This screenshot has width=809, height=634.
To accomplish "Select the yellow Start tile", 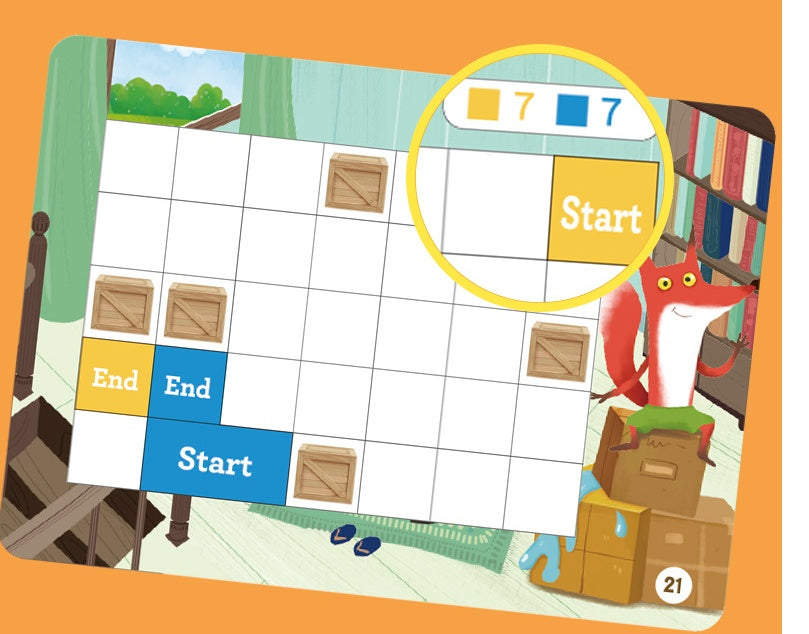I will coord(601,213).
